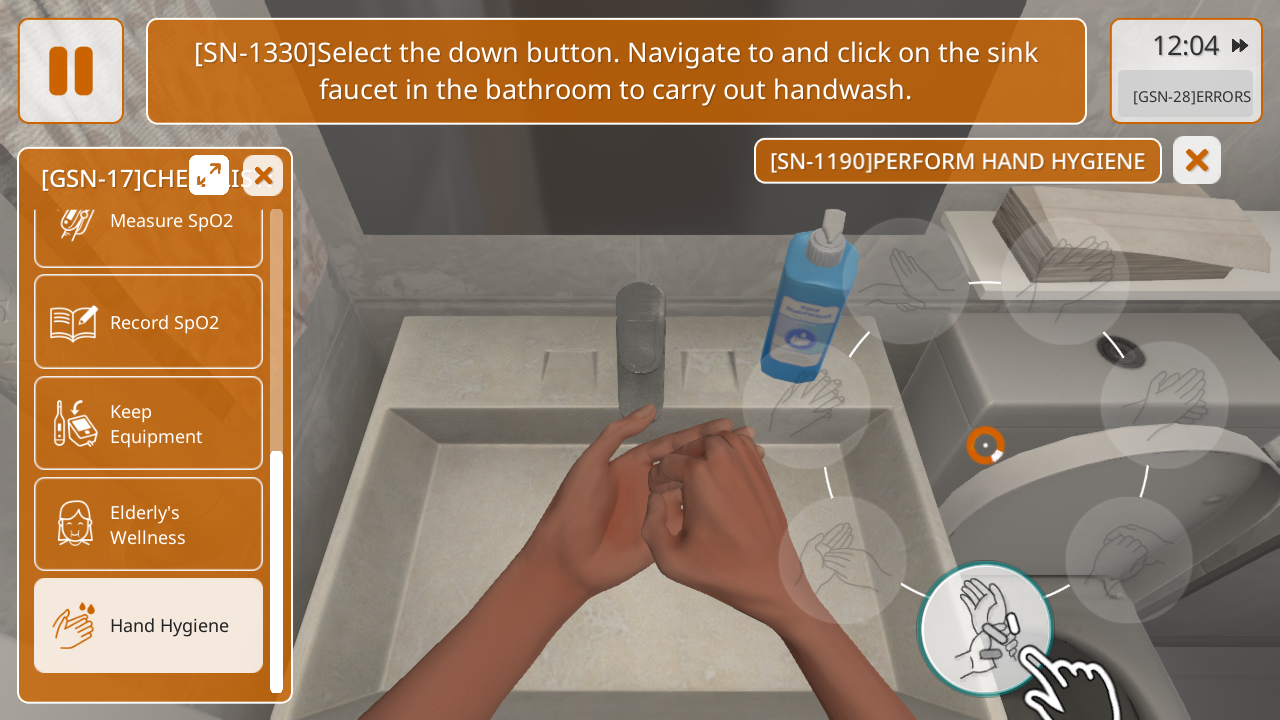Close the checklist panel
The width and height of the screenshot is (1280, 720).
[263, 176]
